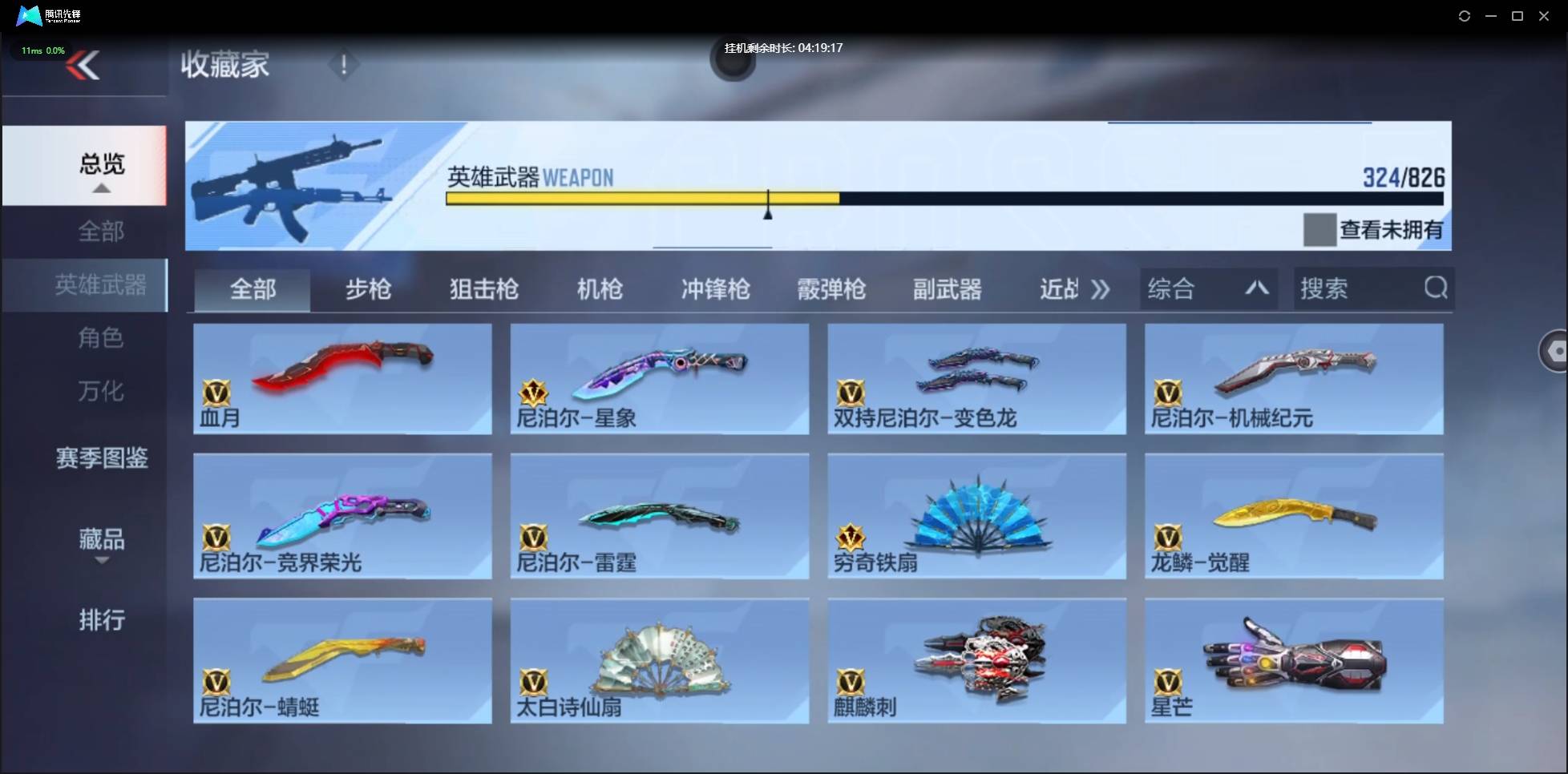Select the 角色 category in sidebar
This screenshot has height=774, width=1568.
click(x=101, y=337)
